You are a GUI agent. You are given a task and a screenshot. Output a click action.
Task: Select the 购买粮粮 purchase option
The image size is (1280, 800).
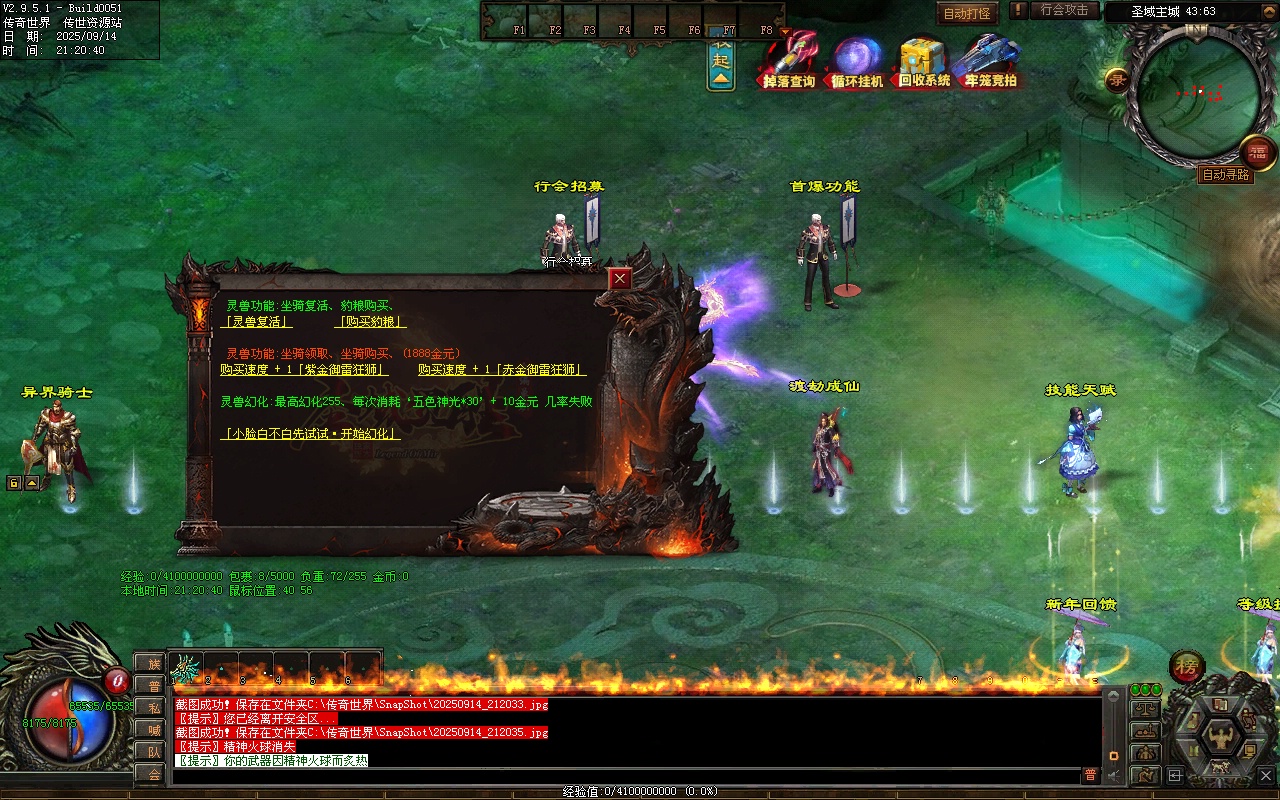click(370, 322)
